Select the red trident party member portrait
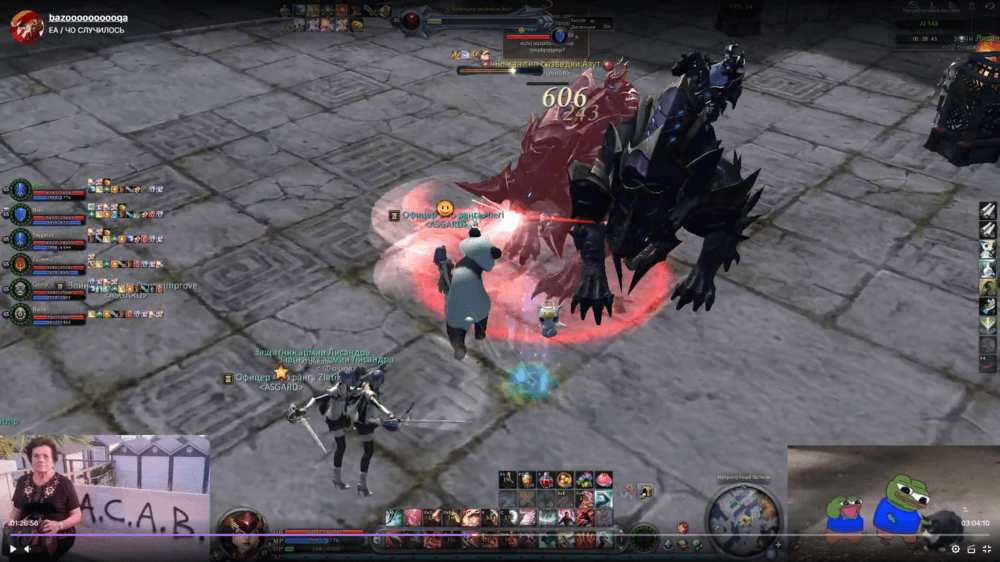The height and width of the screenshot is (562, 1000). pos(20,264)
